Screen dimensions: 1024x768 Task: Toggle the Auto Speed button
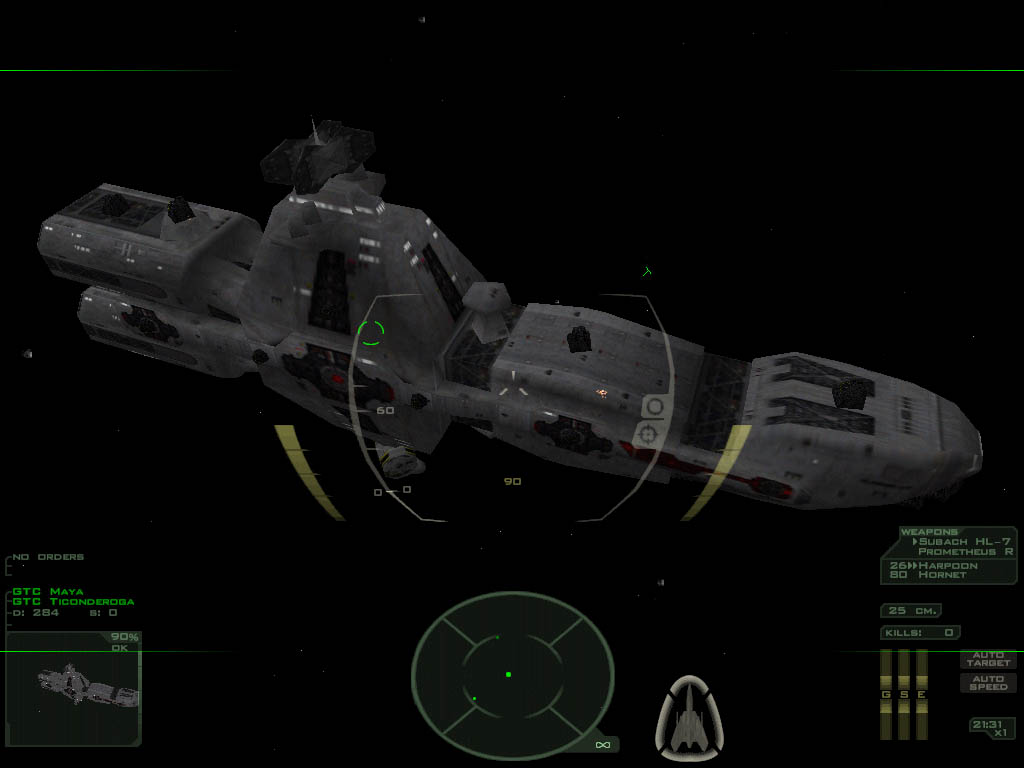click(x=988, y=683)
